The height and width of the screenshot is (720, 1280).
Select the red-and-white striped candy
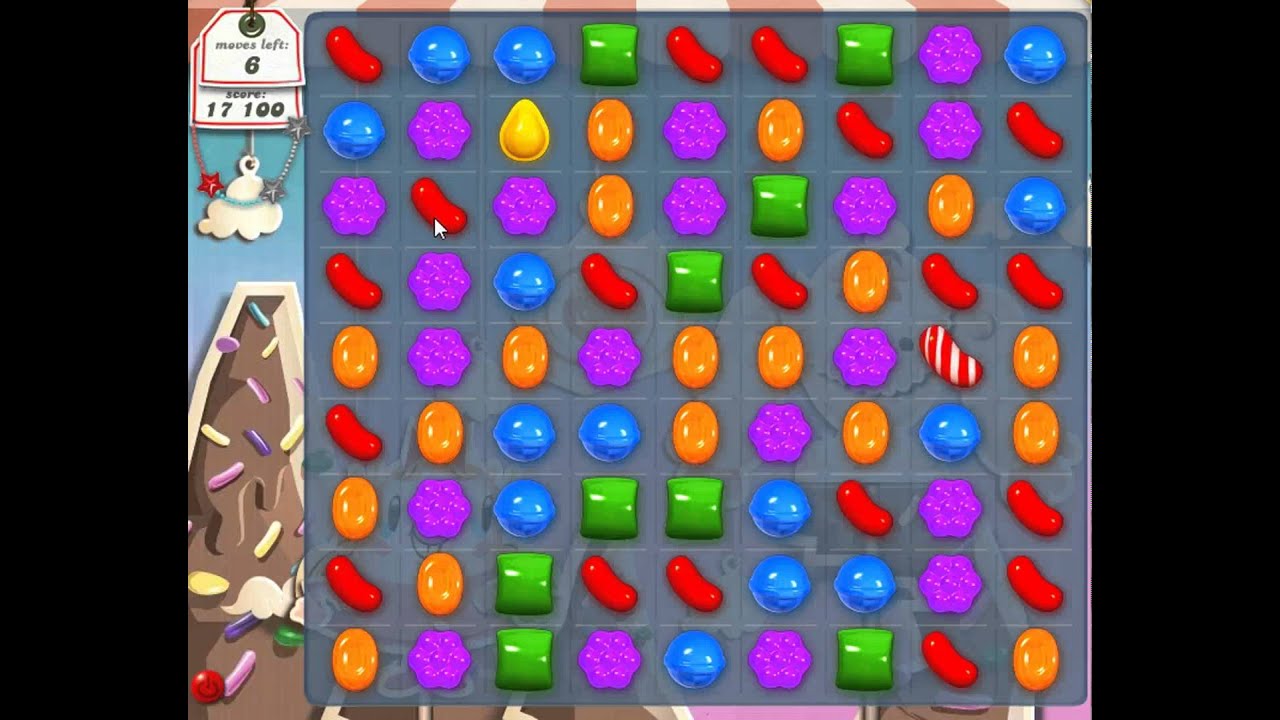(950, 355)
